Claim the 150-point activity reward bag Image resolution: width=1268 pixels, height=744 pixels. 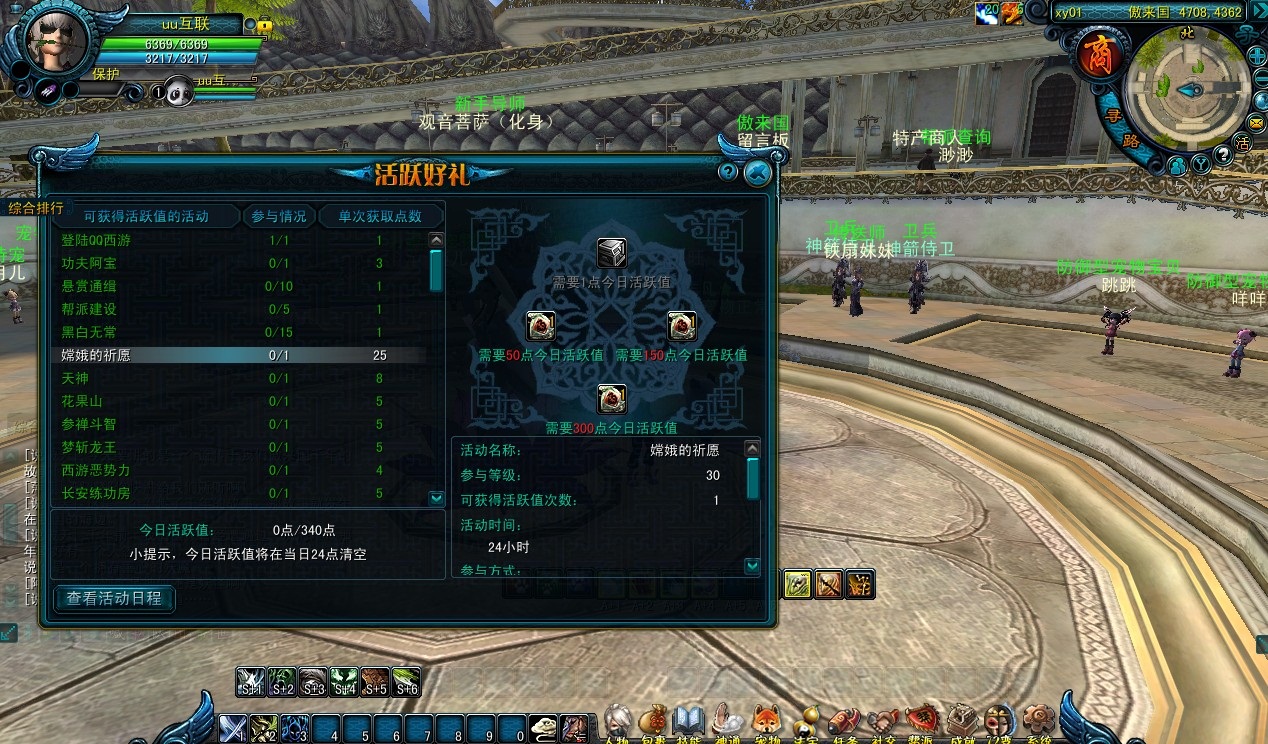tap(682, 326)
